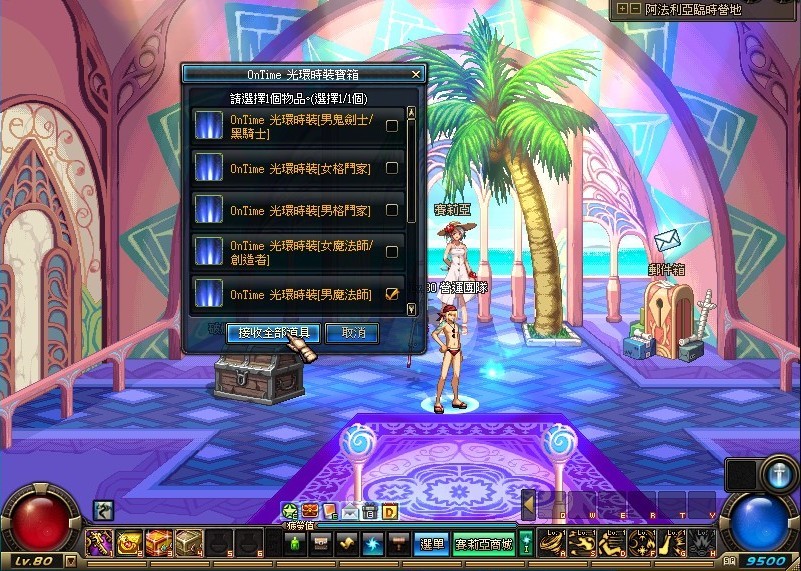Open the dropdown arrow beside Lv.80
Image resolution: width=801 pixels, height=571 pixels.
tap(70, 562)
